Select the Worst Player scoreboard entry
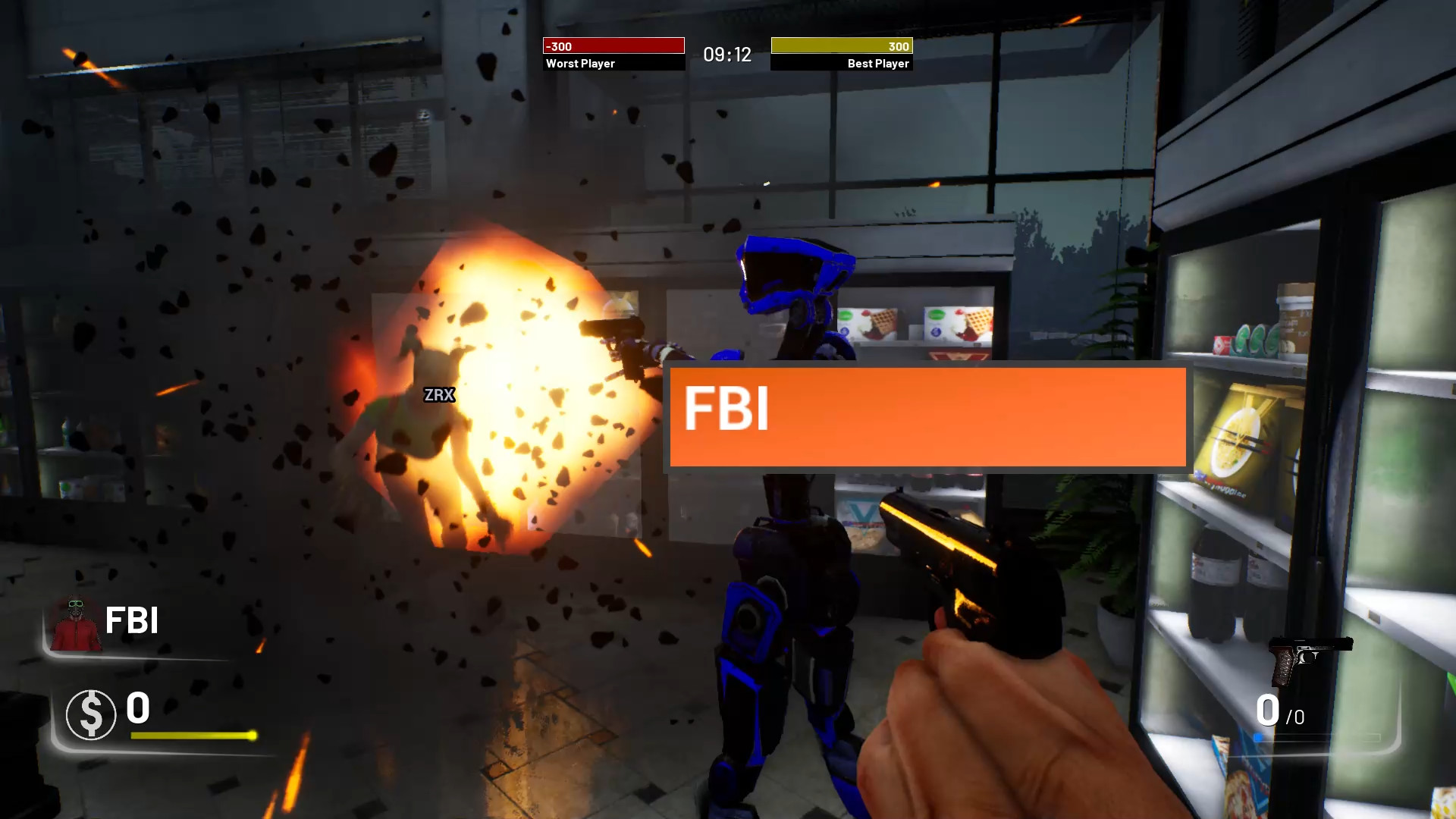The height and width of the screenshot is (819, 1456). coord(579,64)
